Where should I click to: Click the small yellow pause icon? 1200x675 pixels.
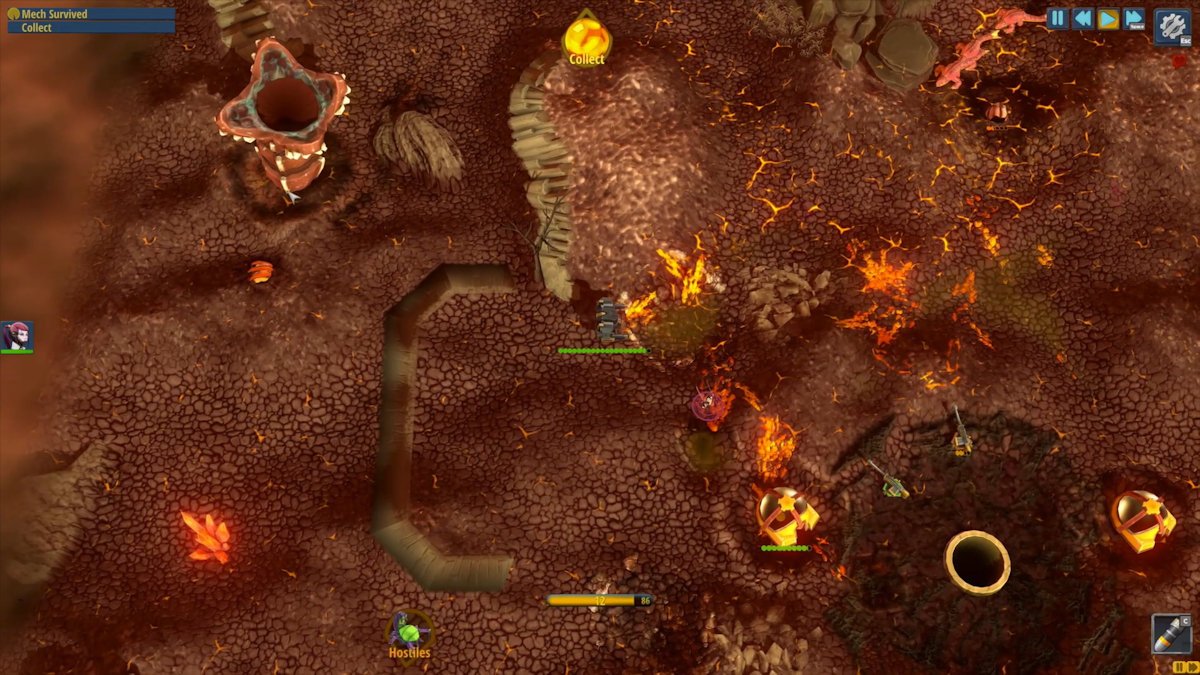1178,666
